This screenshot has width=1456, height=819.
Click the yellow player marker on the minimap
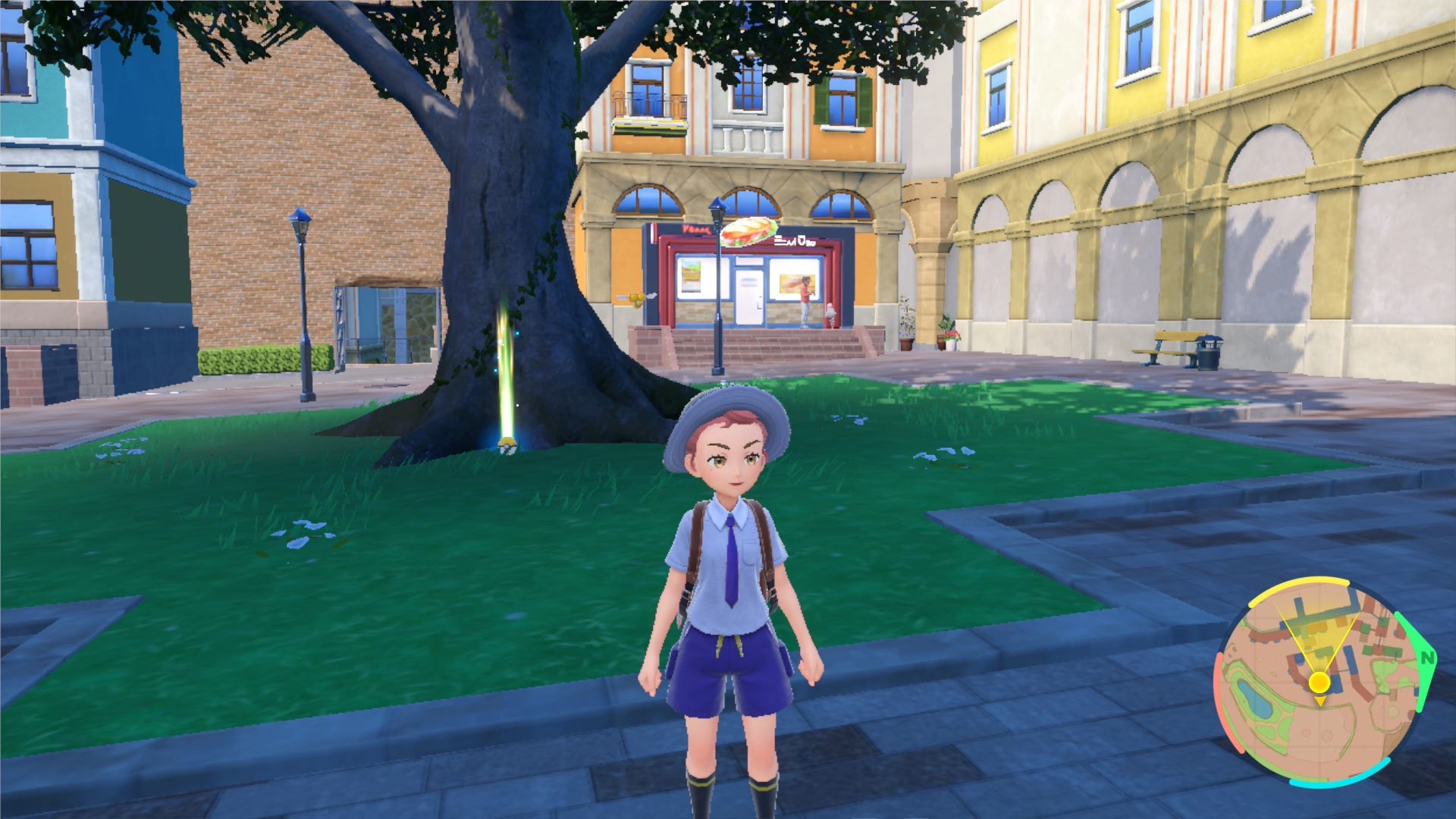[1319, 681]
